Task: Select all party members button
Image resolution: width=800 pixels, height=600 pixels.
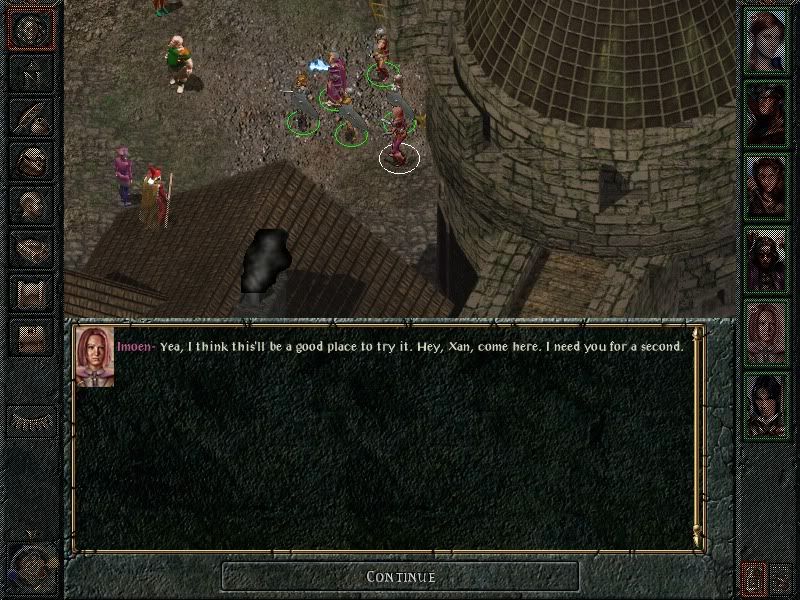Action: [x=752, y=577]
